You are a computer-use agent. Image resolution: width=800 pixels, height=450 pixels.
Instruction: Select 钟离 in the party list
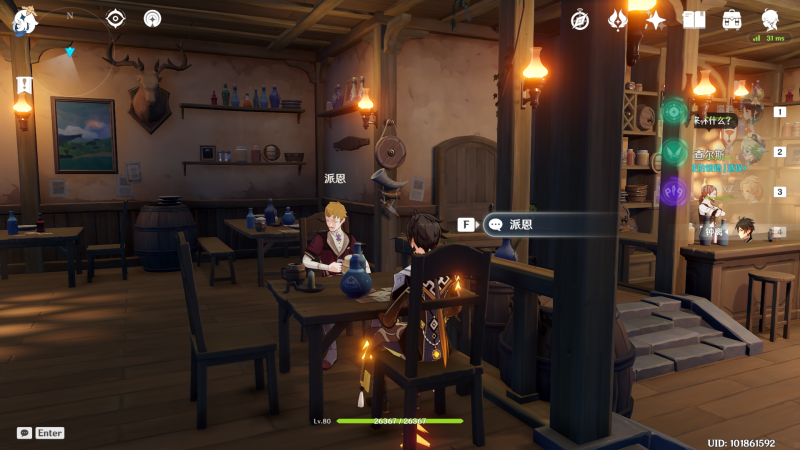(x=742, y=231)
